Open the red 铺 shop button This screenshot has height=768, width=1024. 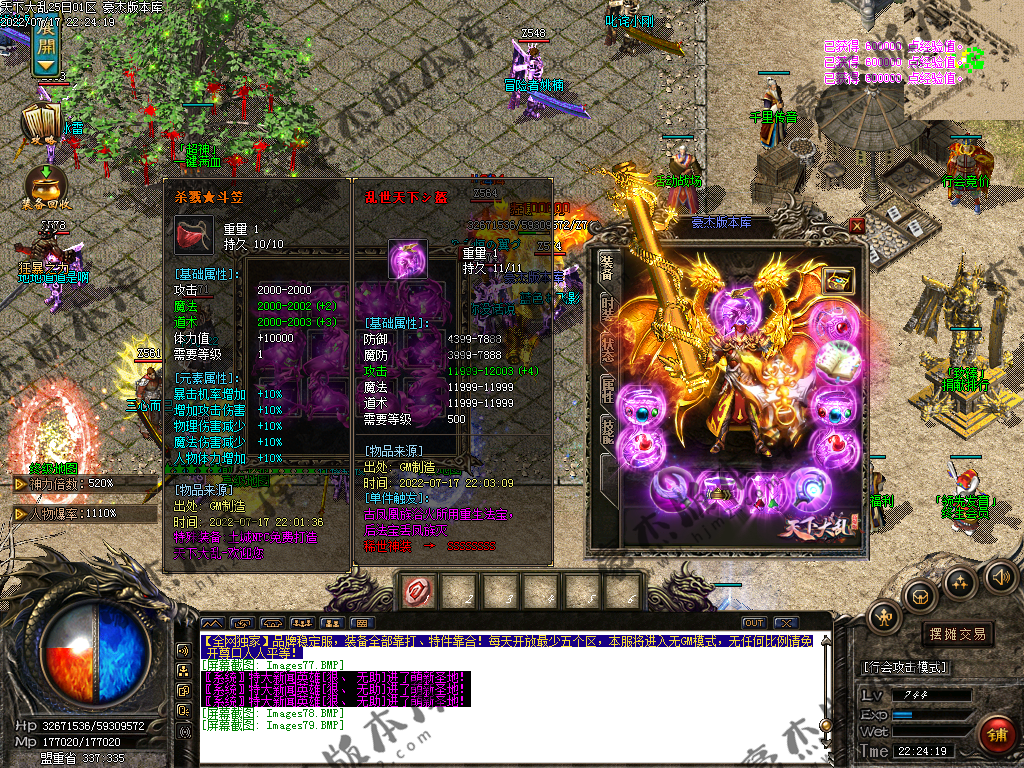998,732
